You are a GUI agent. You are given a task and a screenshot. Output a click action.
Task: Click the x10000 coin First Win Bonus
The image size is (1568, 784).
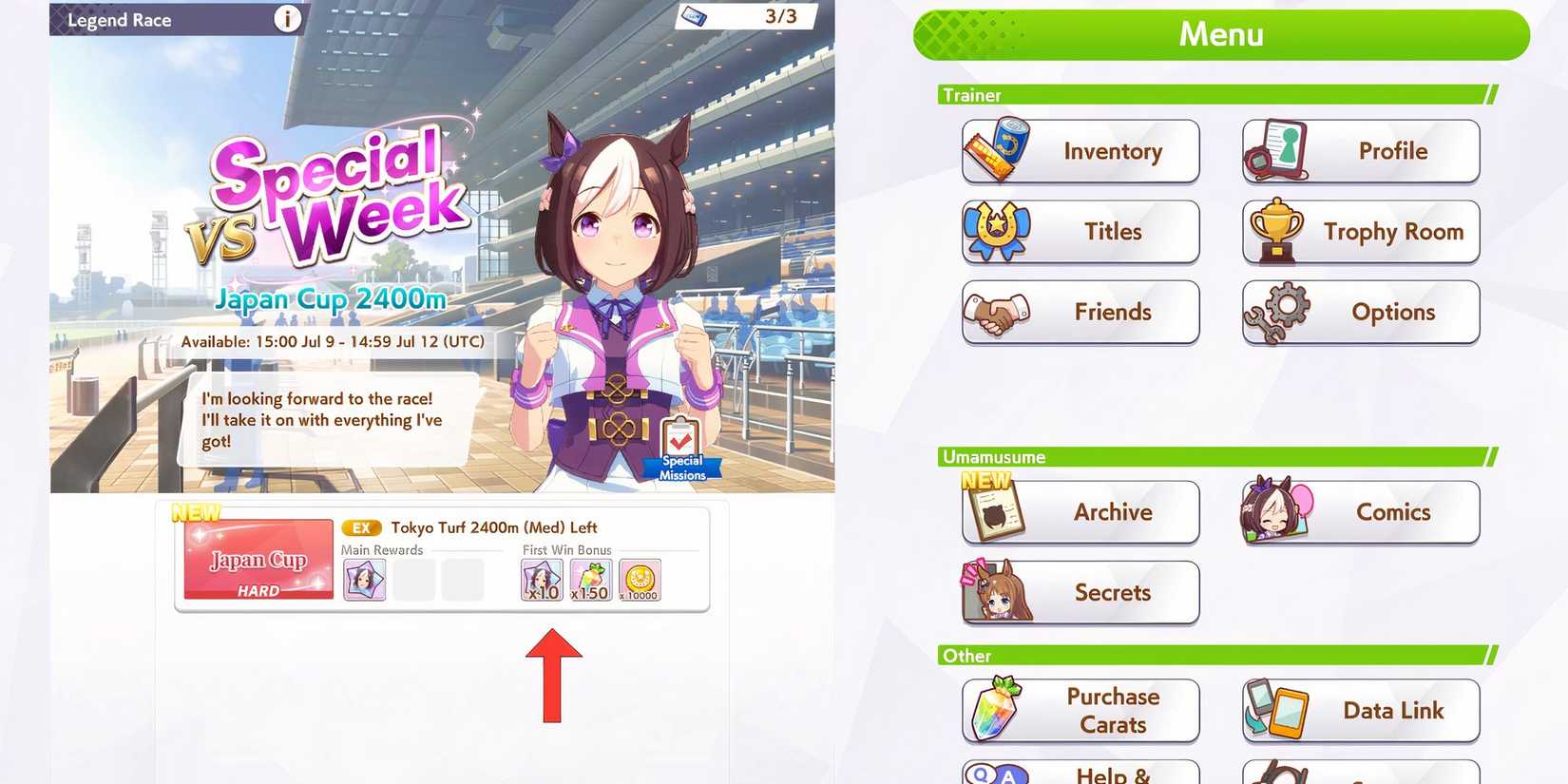639,578
